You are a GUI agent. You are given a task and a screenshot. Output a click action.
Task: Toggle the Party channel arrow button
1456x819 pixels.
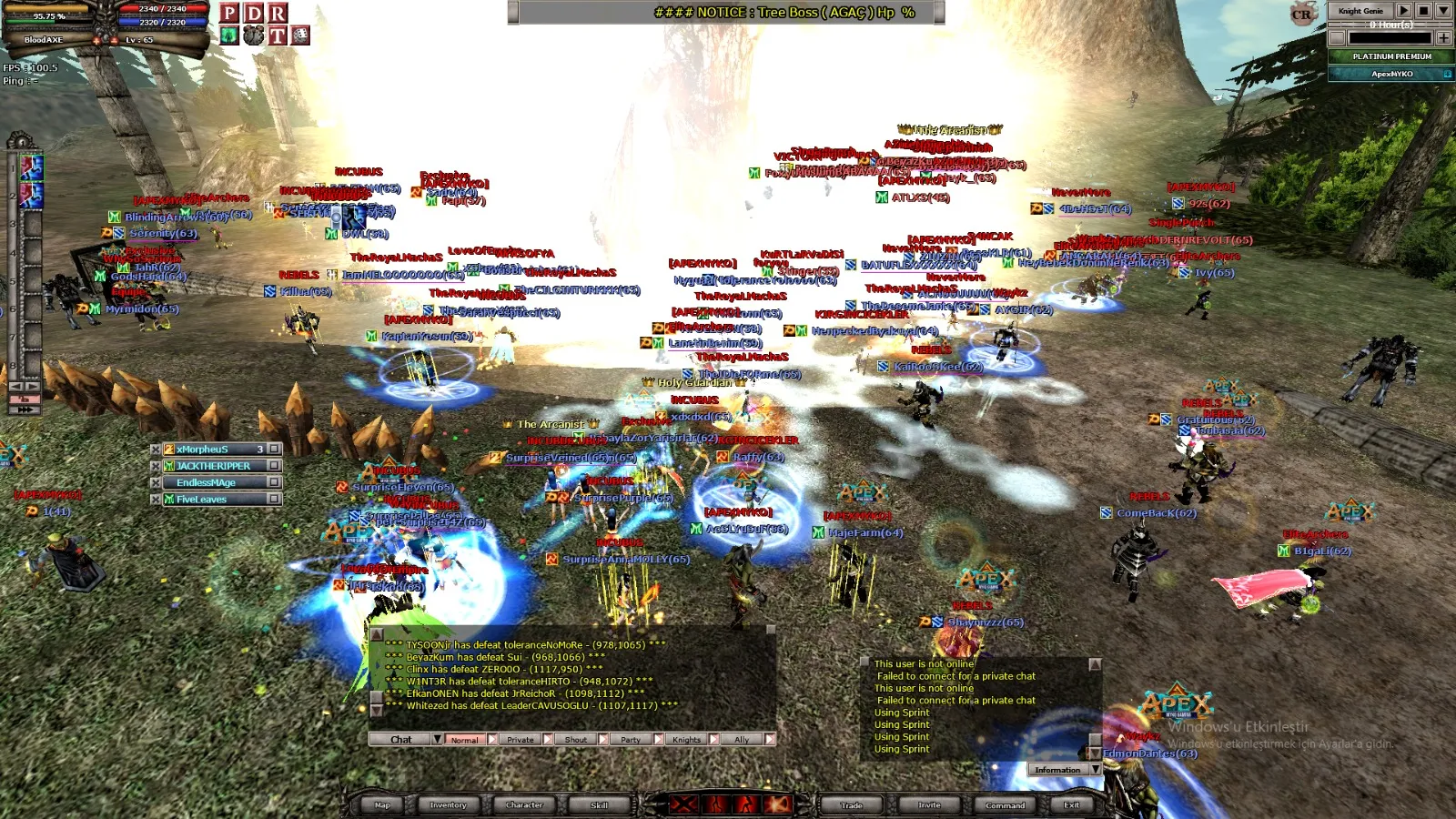coord(657,739)
